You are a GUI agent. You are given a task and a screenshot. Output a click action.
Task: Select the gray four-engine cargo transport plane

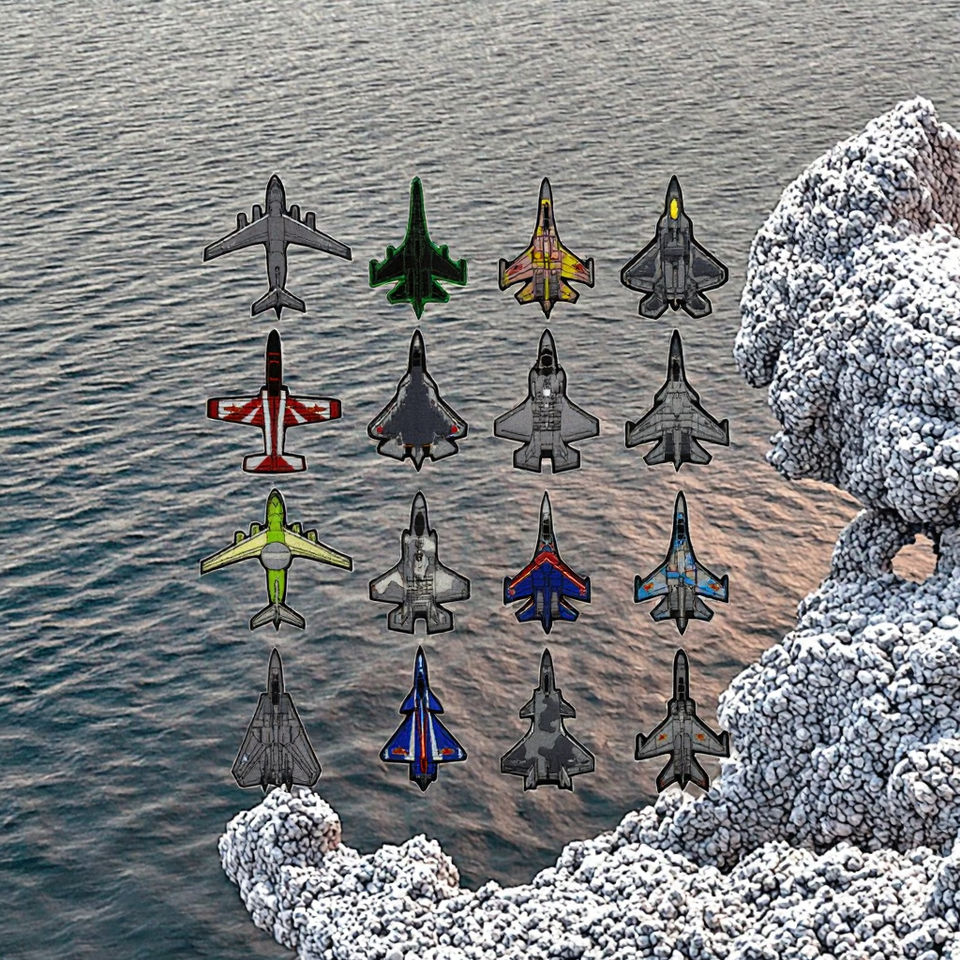[276, 243]
